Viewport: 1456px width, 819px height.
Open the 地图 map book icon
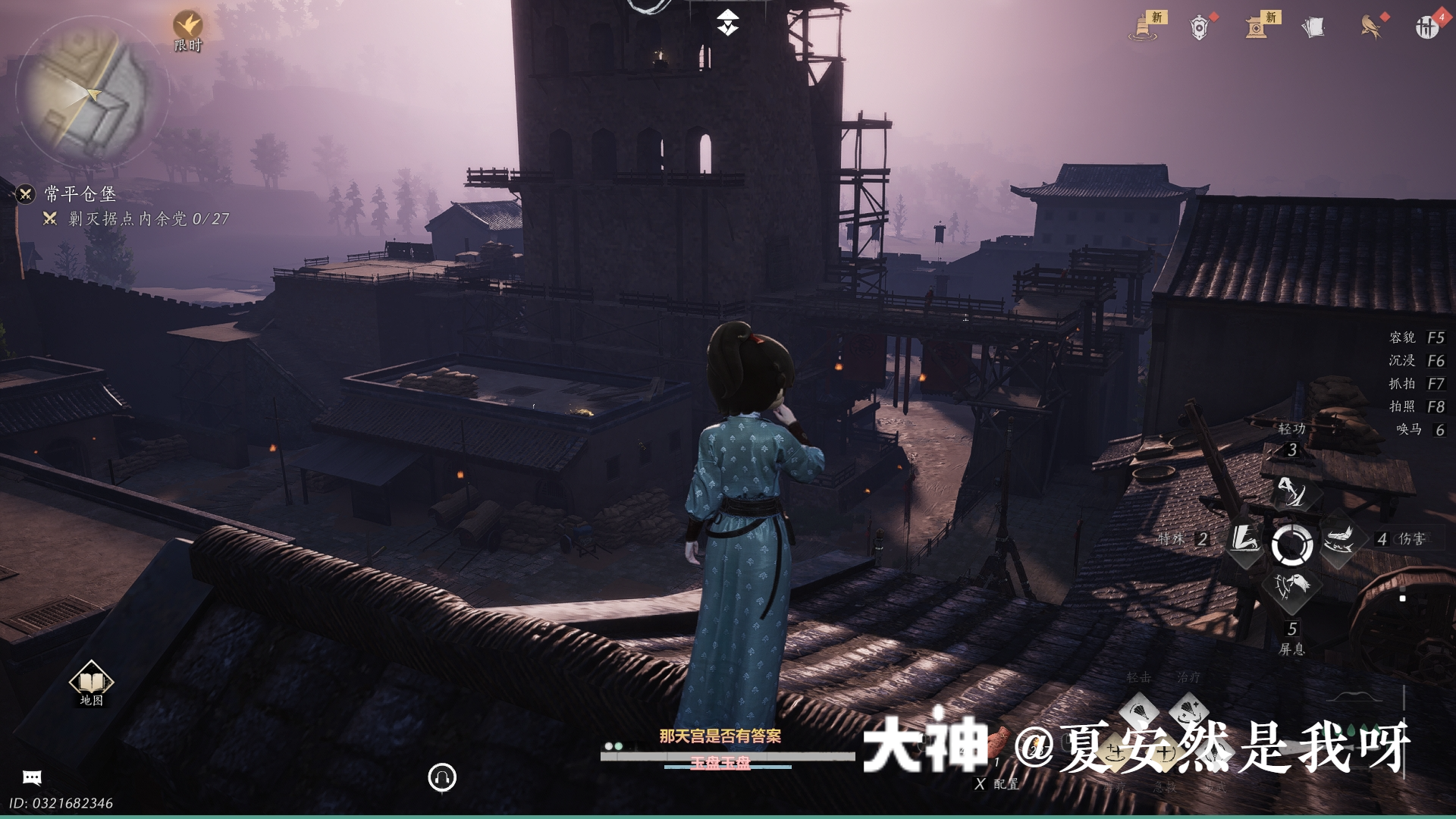90,682
